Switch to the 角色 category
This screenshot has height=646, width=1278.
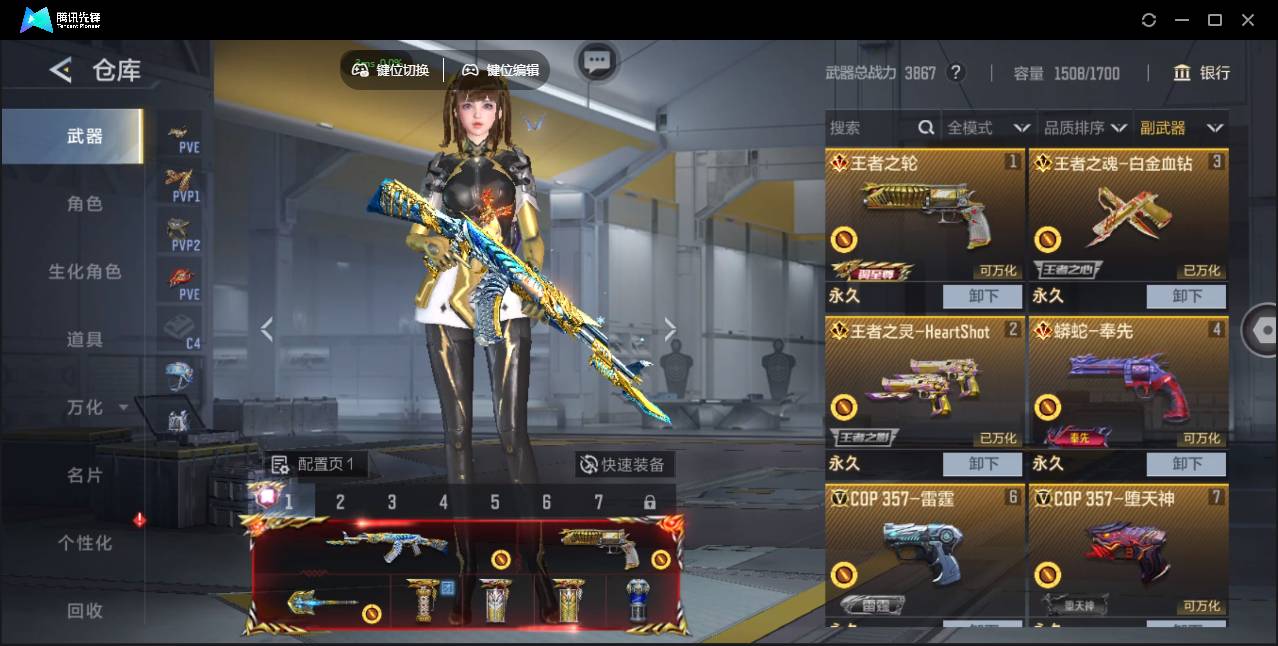85,204
